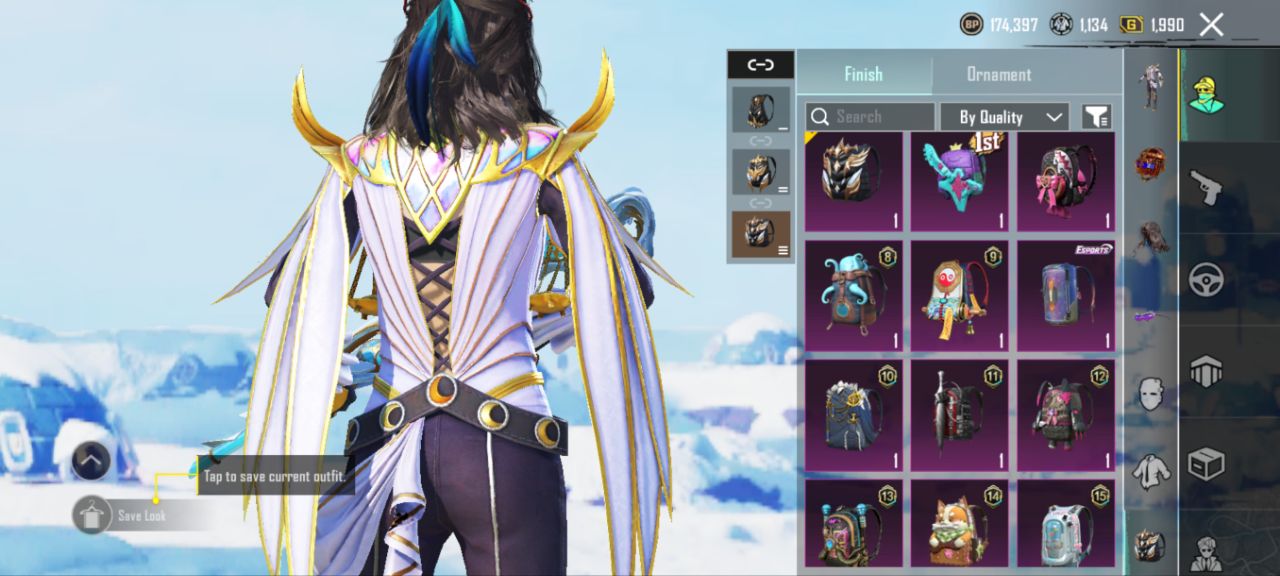Viewport: 1280px width, 576px height.
Task: Expand the round up-arrow button
Action: tap(91, 461)
